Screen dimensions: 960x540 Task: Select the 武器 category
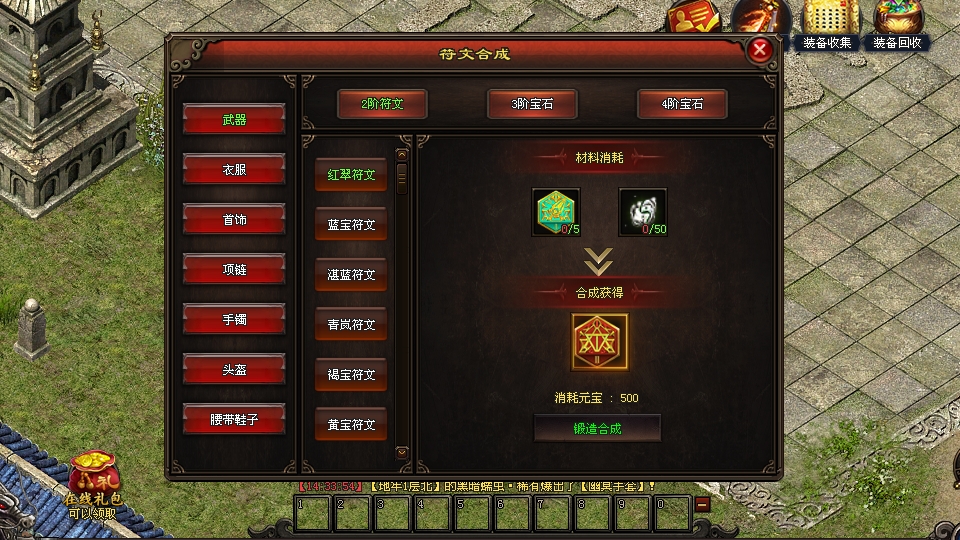pyautogui.click(x=234, y=120)
